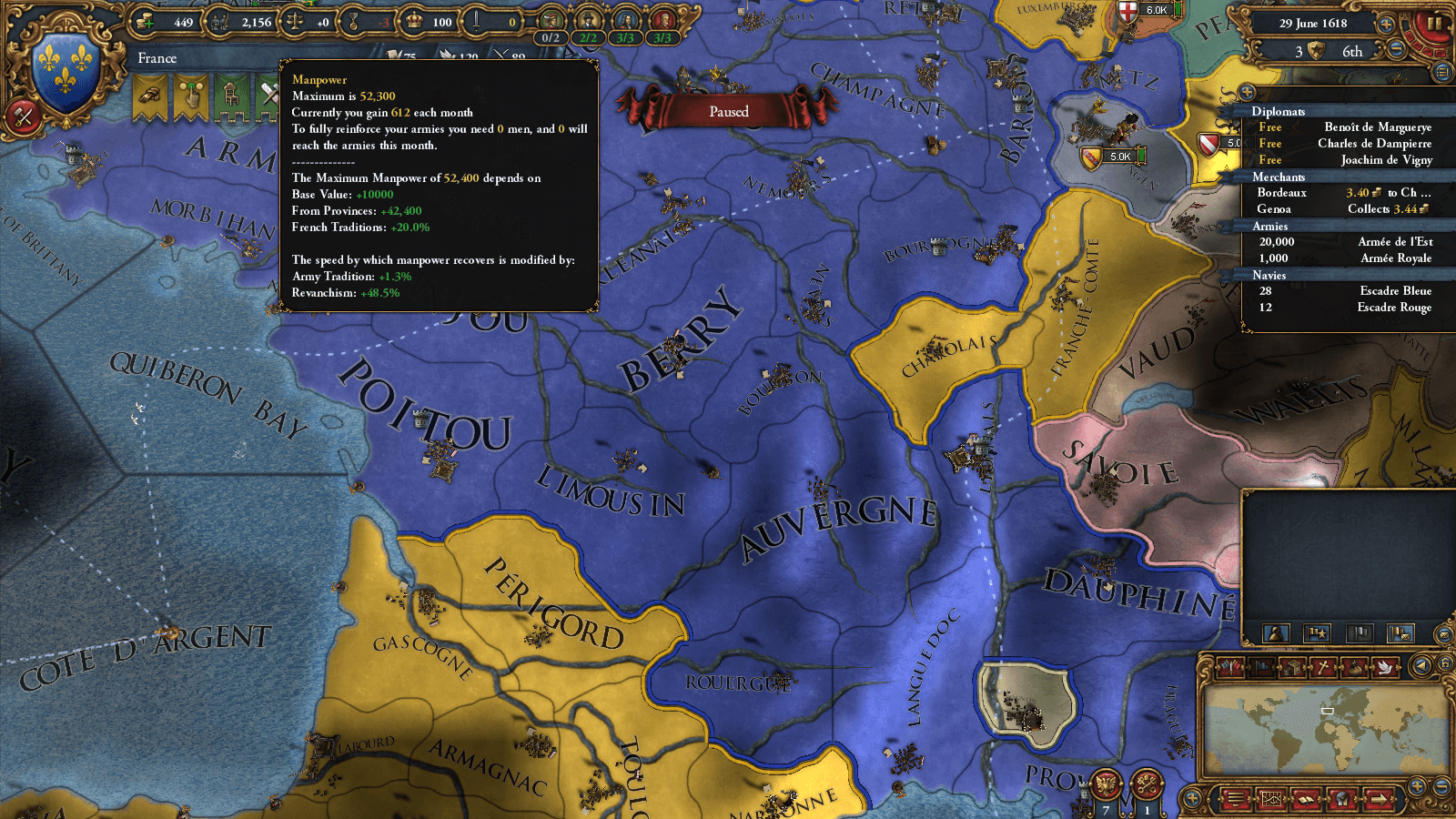
Task: Switch to the white dove map mode
Action: pyautogui.click(x=1385, y=667)
